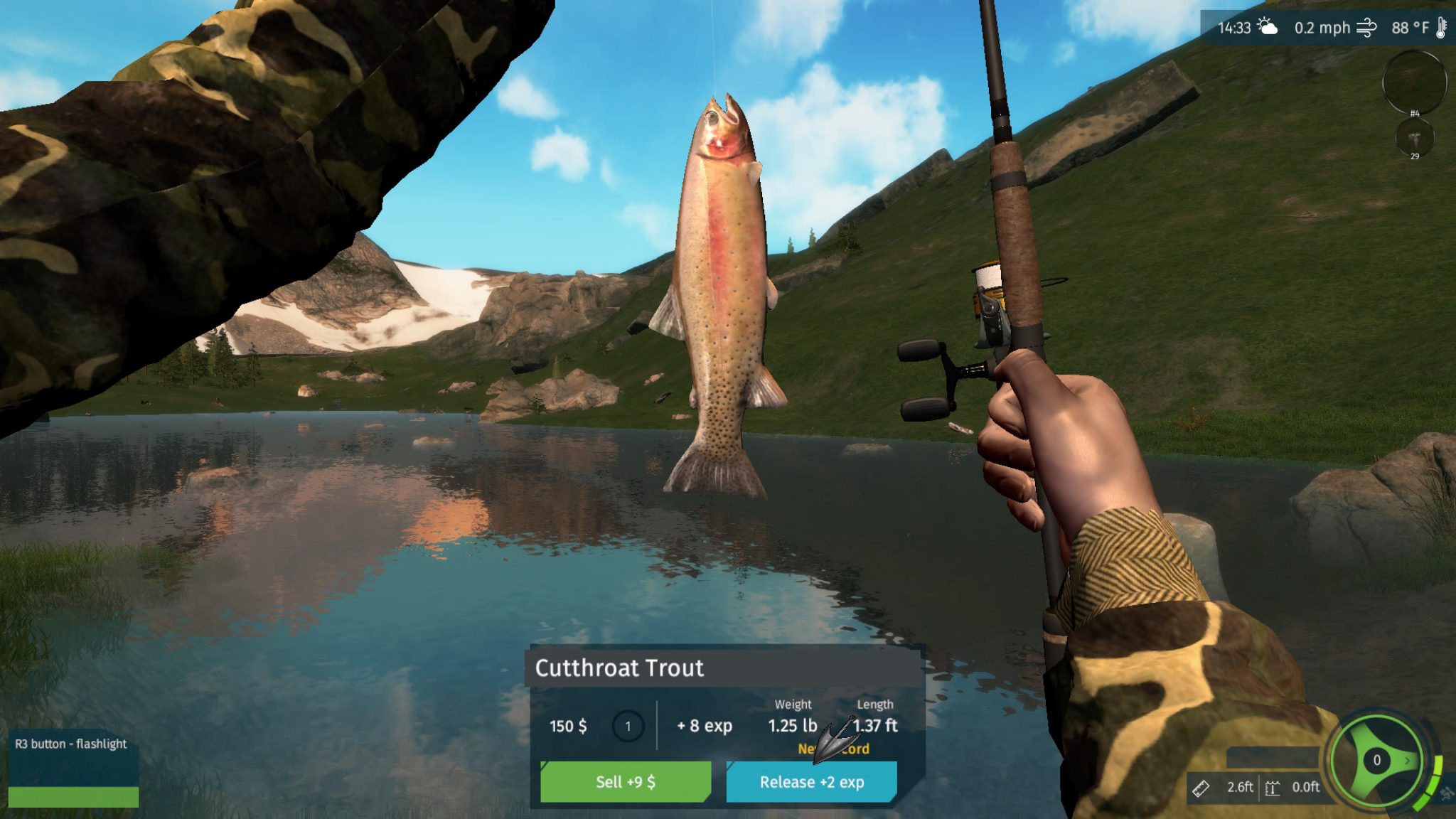Select the Cutthroat Trout title bar
1456x819 pixels.
620,668
